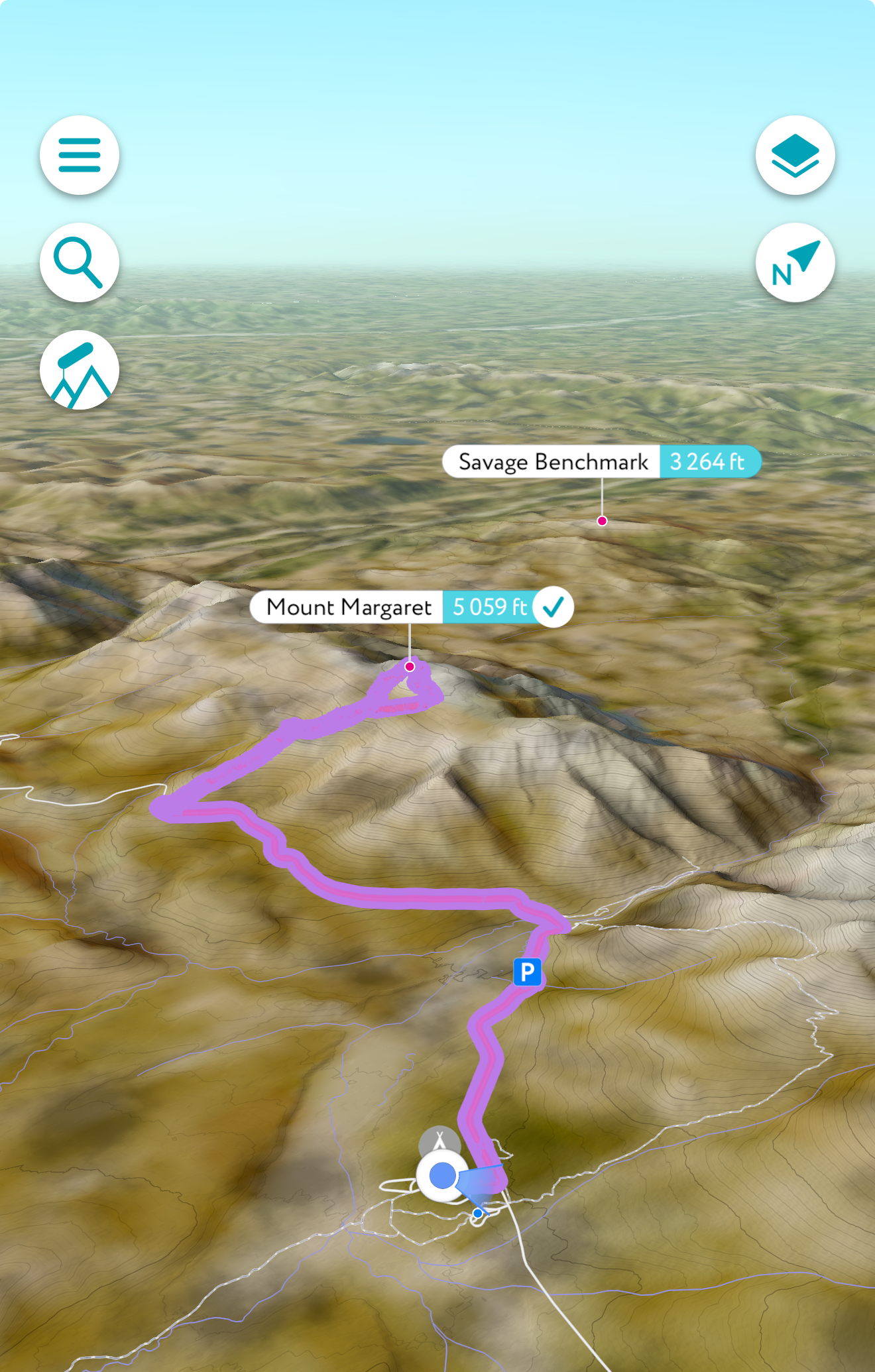Activate the telescope peak viewer button
The width and height of the screenshot is (875, 1372).
click(80, 370)
